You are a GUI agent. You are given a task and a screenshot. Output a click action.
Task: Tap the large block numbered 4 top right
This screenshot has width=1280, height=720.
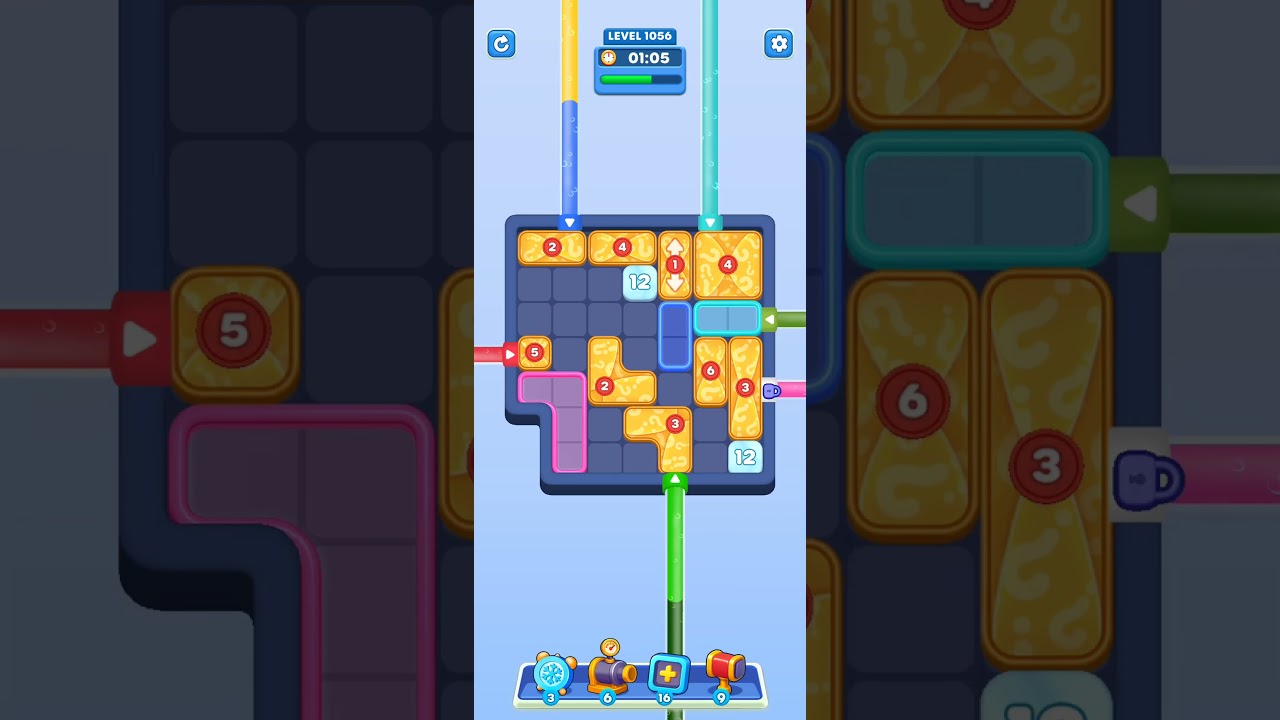click(x=728, y=263)
